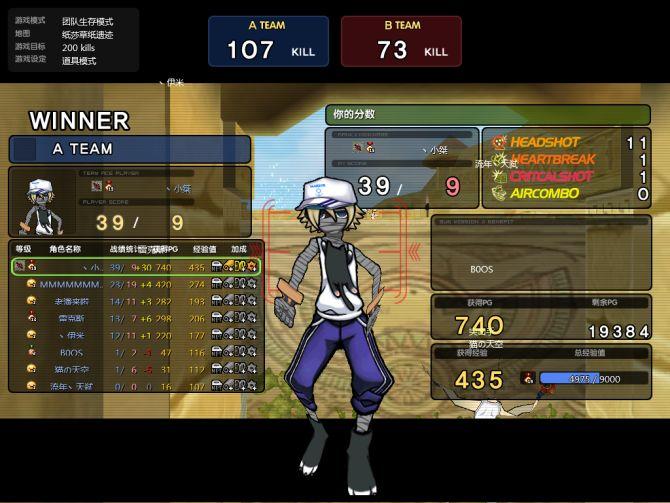Select player MMMMMMM in the scoreboard

tap(135, 284)
